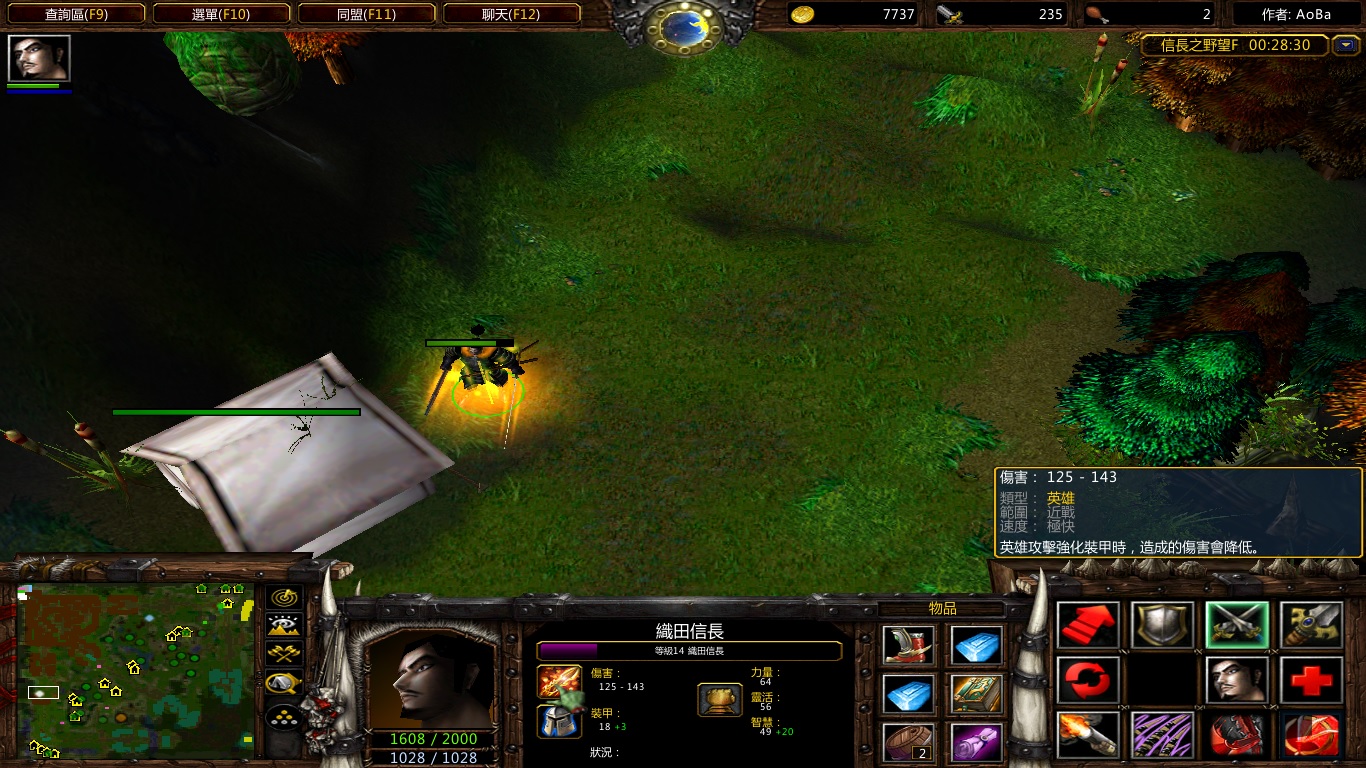The width and height of the screenshot is (1366, 768).
Task: Toggle minimap terrain display (eye icon)
Action: (x=284, y=627)
